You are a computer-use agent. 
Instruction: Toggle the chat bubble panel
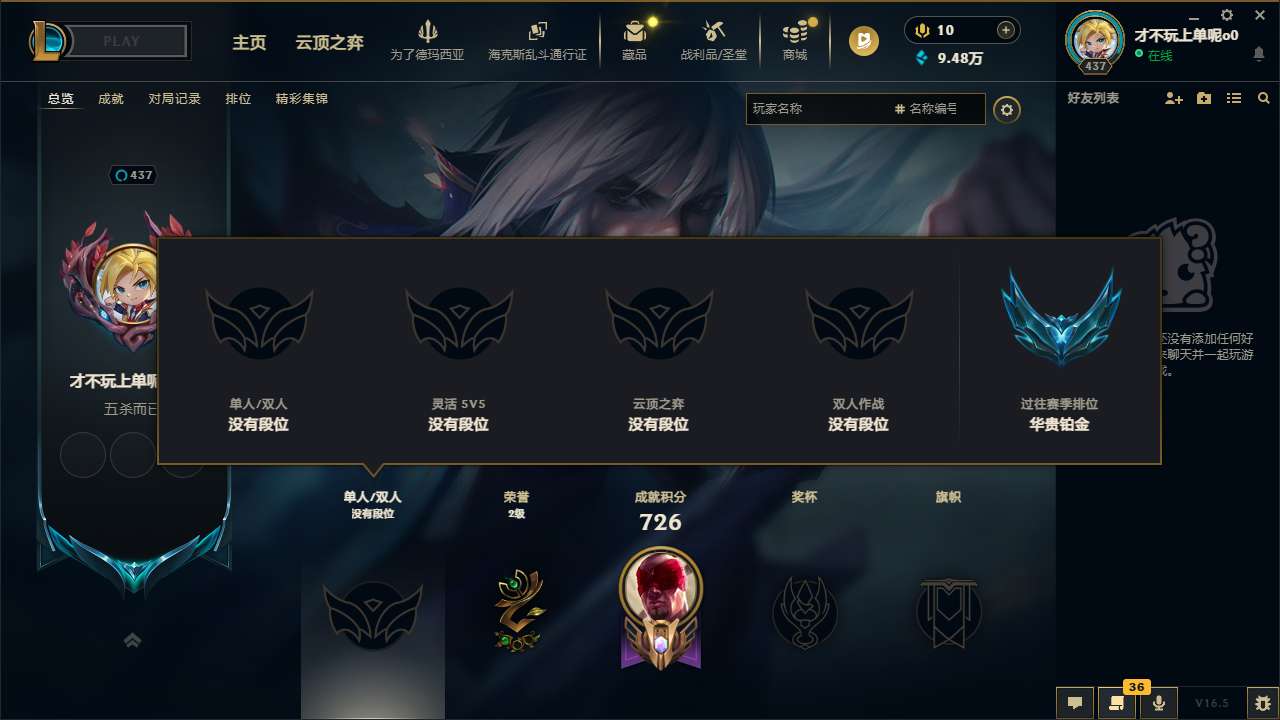coord(1075,703)
